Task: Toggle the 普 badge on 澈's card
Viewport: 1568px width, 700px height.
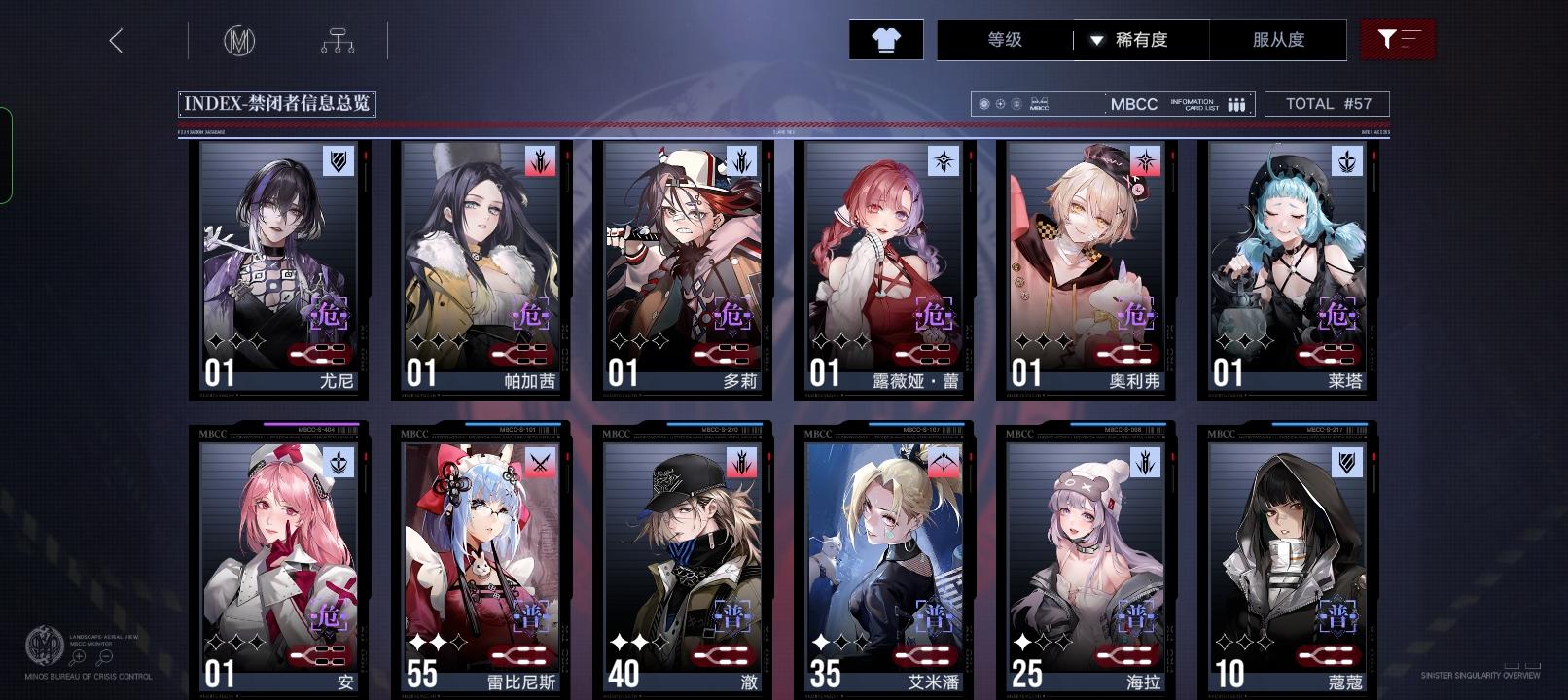Action: pos(734,616)
